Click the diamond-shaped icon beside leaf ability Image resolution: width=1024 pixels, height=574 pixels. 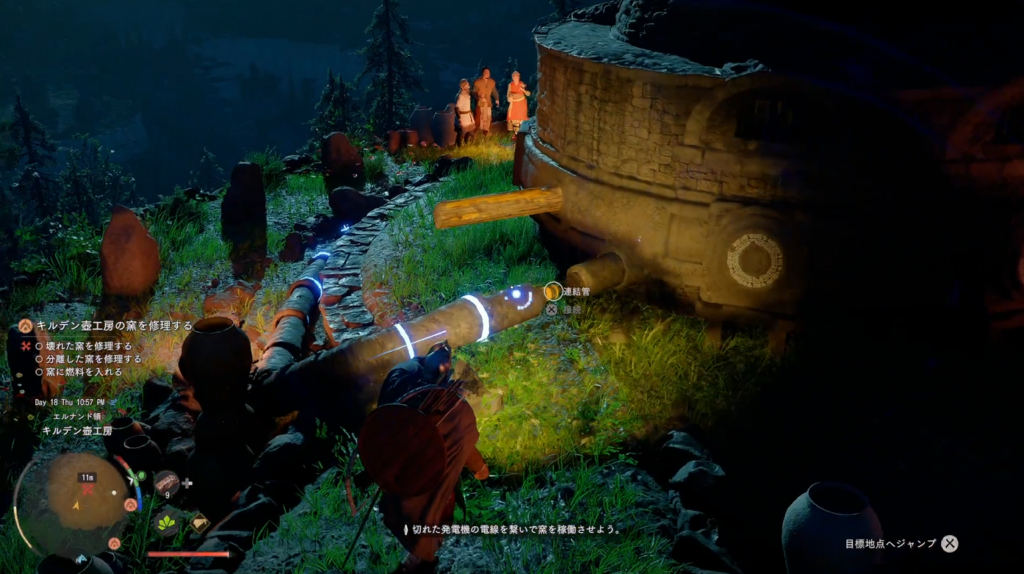coord(199,522)
